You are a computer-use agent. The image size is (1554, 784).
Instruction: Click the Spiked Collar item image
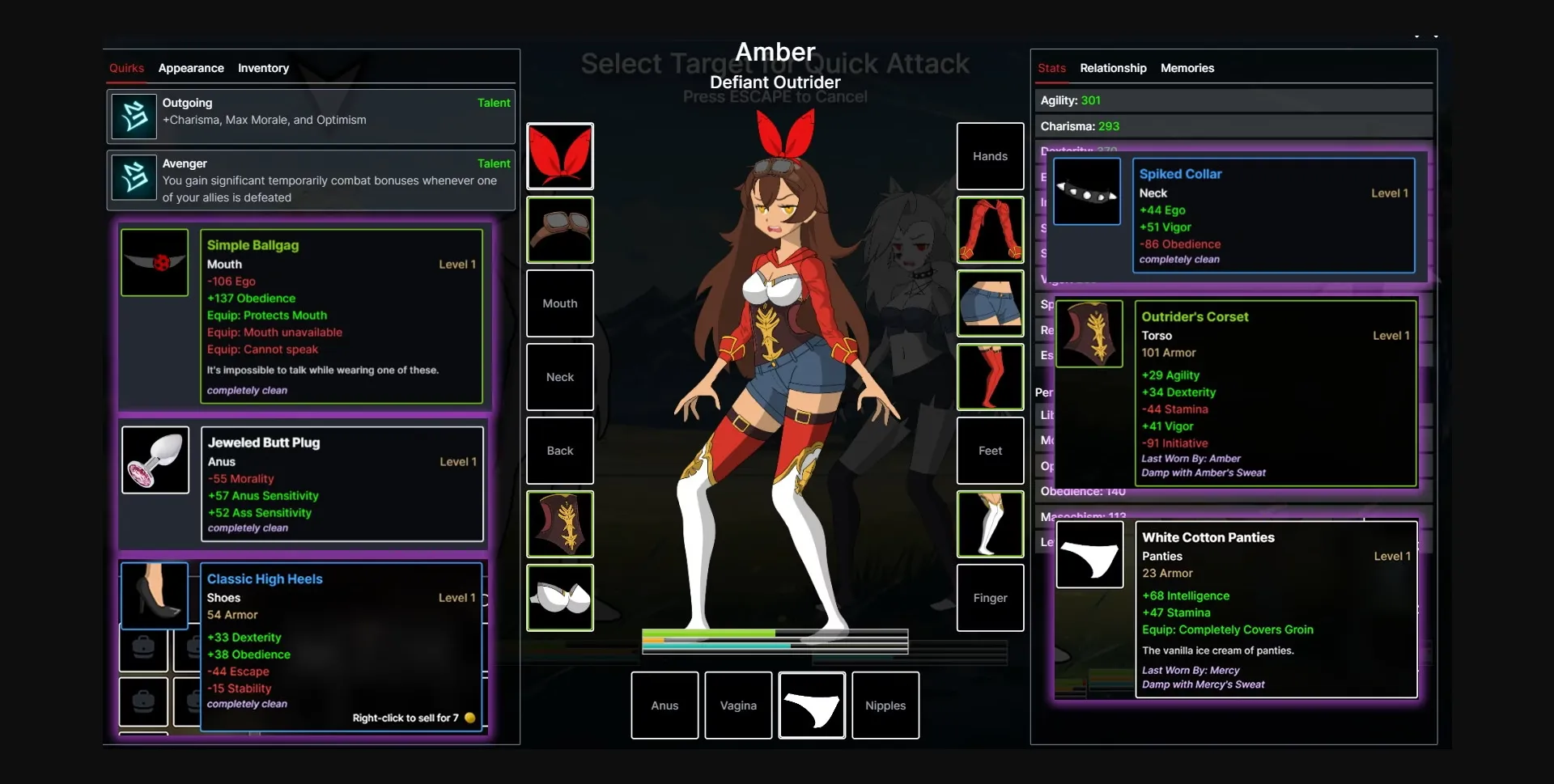(1087, 192)
